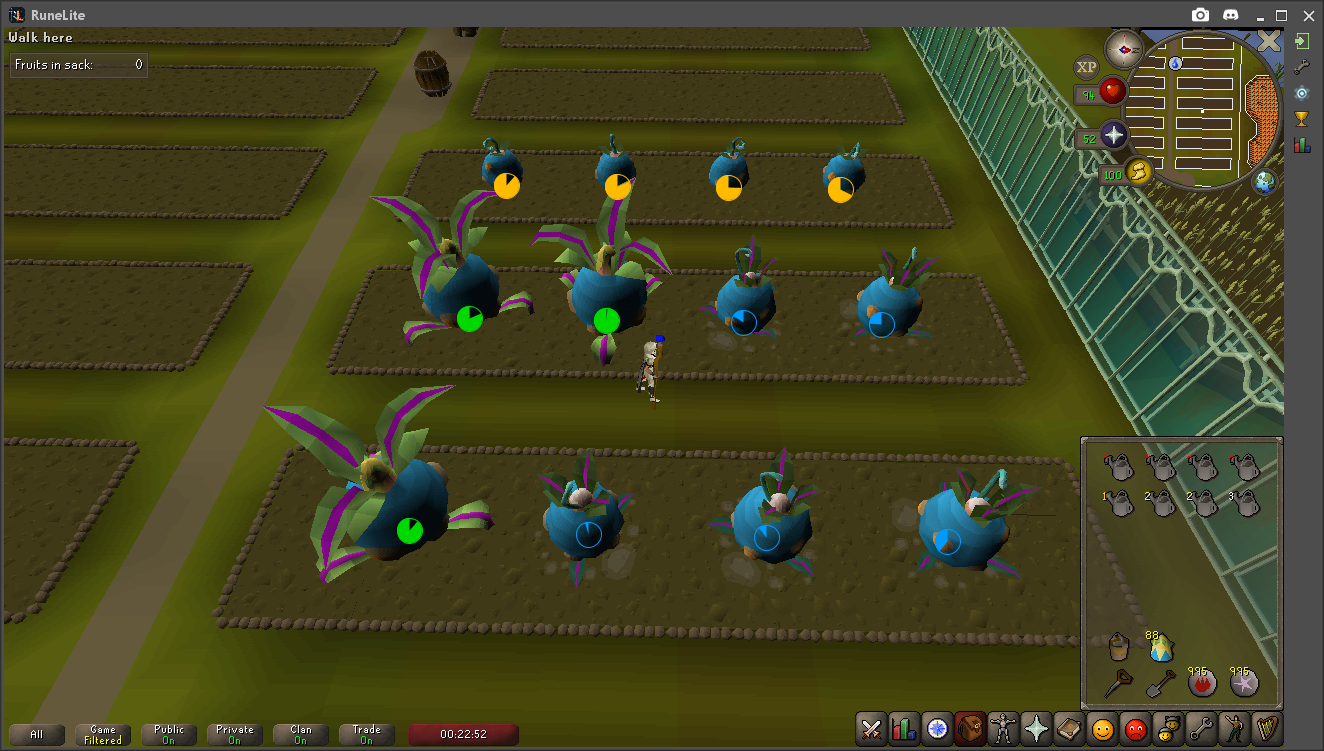Open the world map globe icon
Viewport: 1324px width, 751px height.
(x=1265, y=182)
